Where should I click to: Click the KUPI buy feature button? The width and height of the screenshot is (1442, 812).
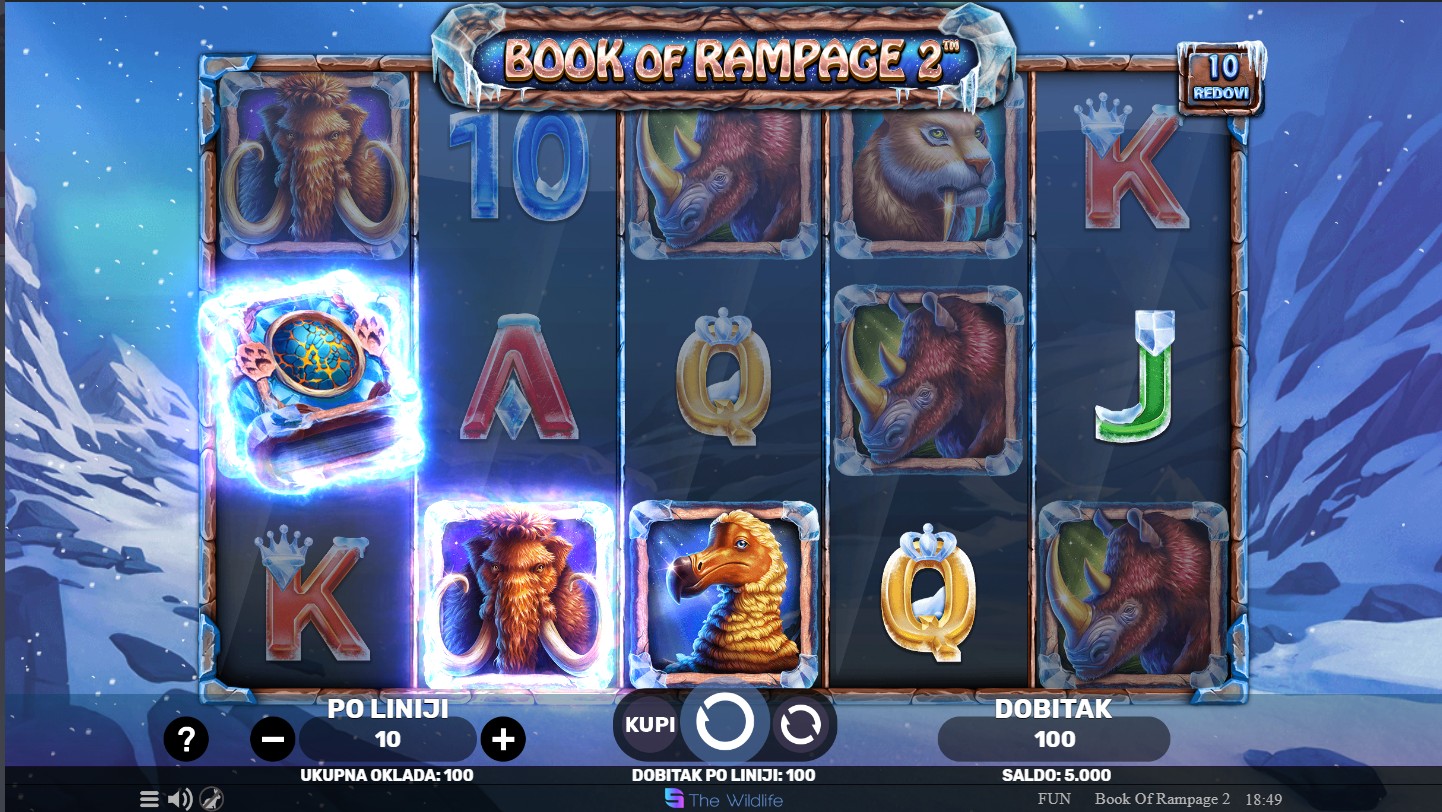pyautogui.click(x=650, y=724)
